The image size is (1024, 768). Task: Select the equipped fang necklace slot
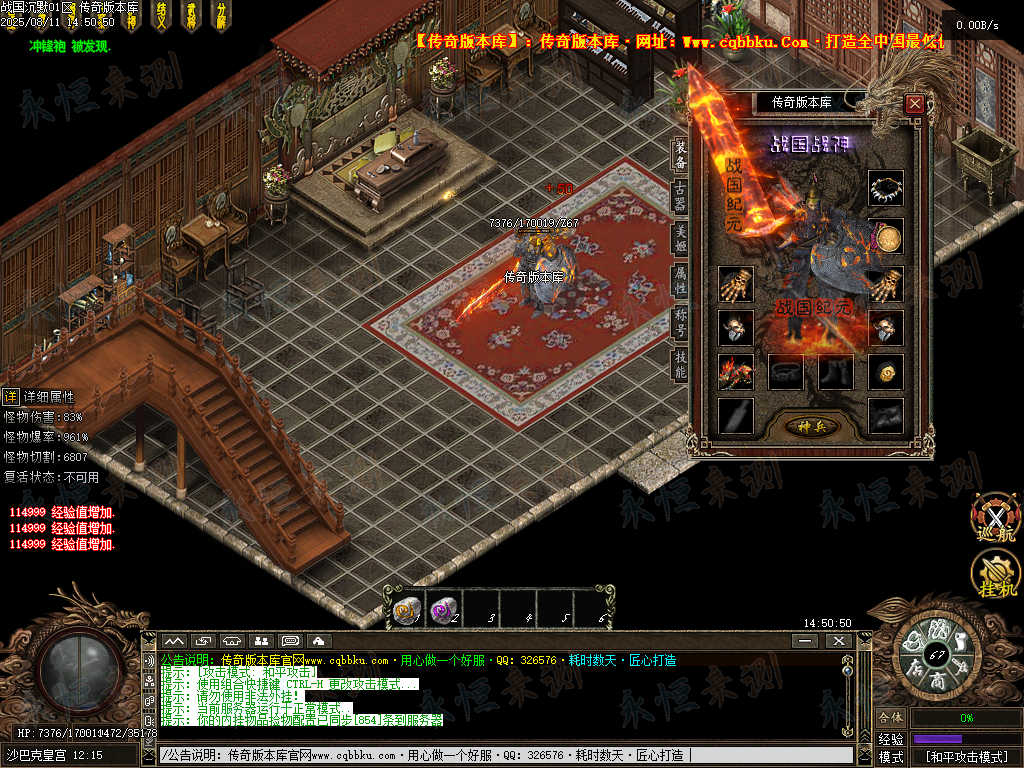885,188
